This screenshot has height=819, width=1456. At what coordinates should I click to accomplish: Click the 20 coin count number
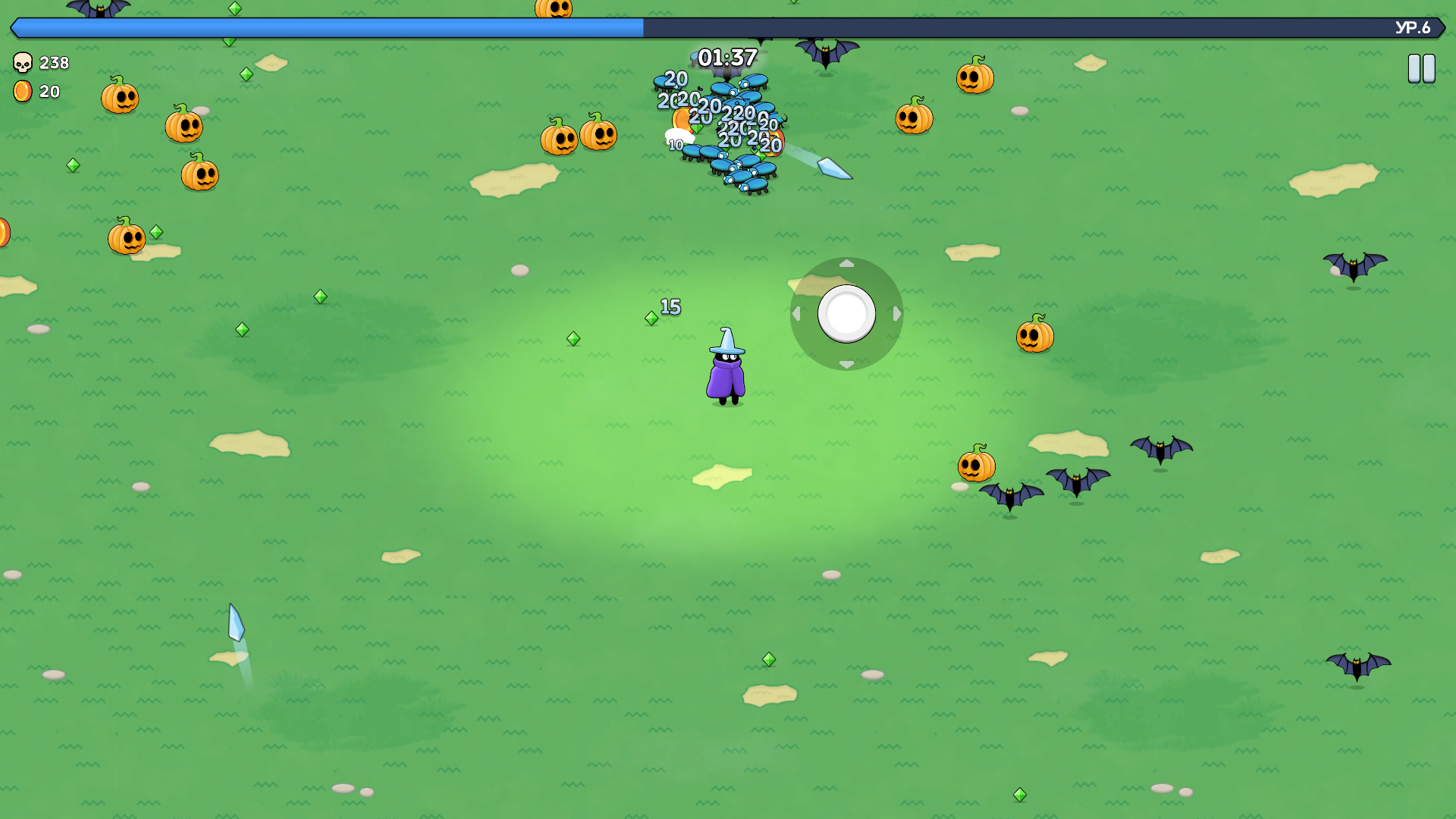[49, 93]
